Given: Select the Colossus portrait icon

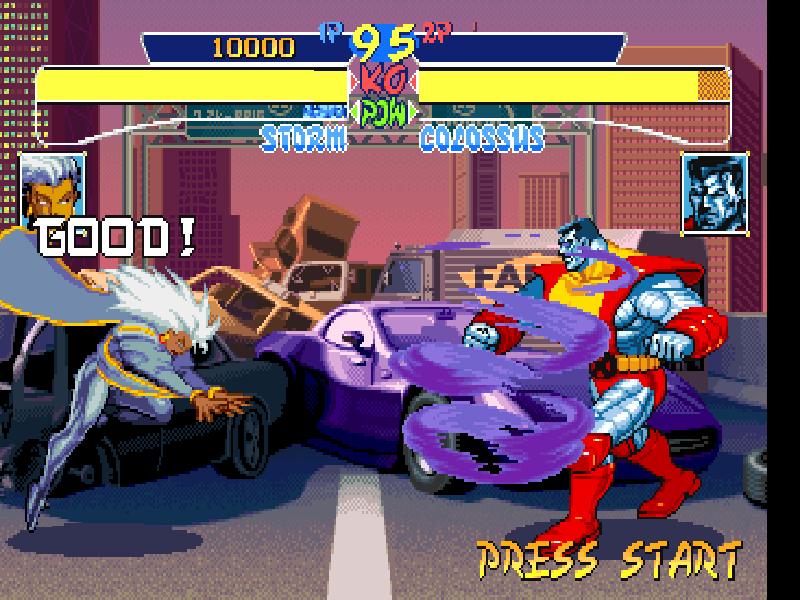Looking at the screenshot, I should 716,195.
